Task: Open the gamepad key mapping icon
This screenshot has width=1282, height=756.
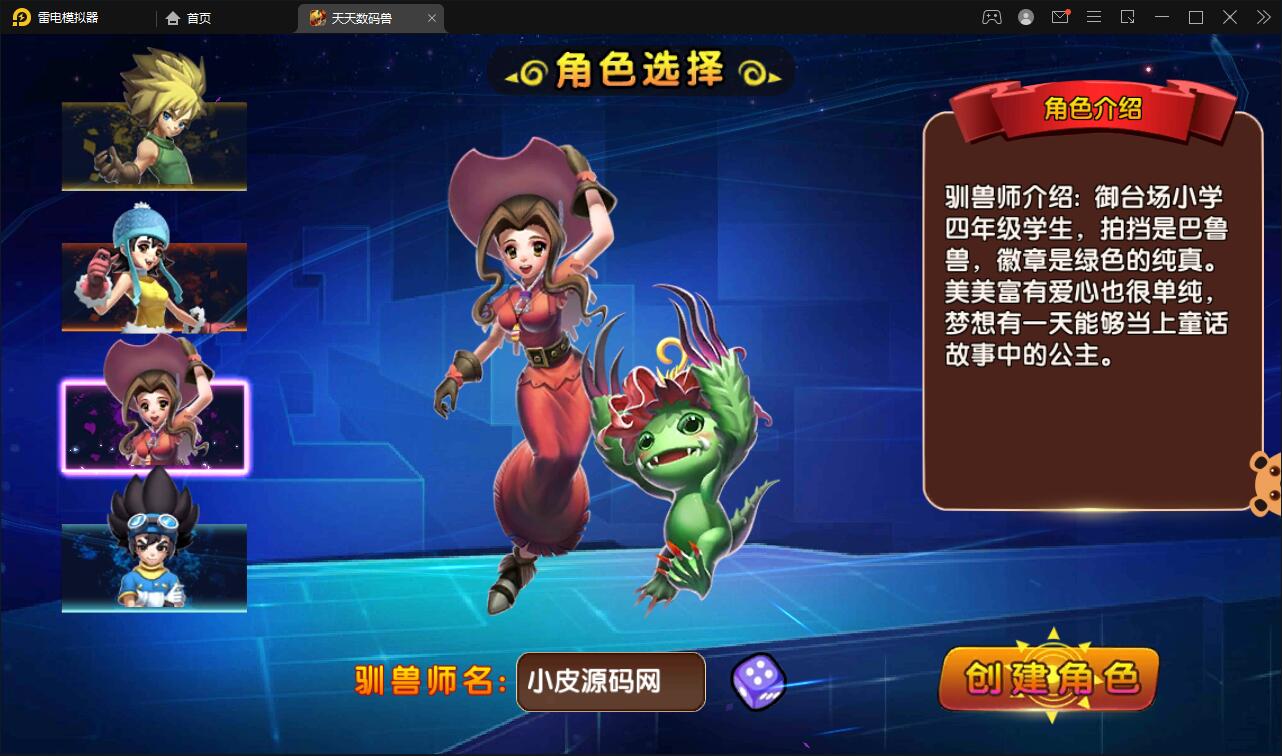Action: point(991,17)
